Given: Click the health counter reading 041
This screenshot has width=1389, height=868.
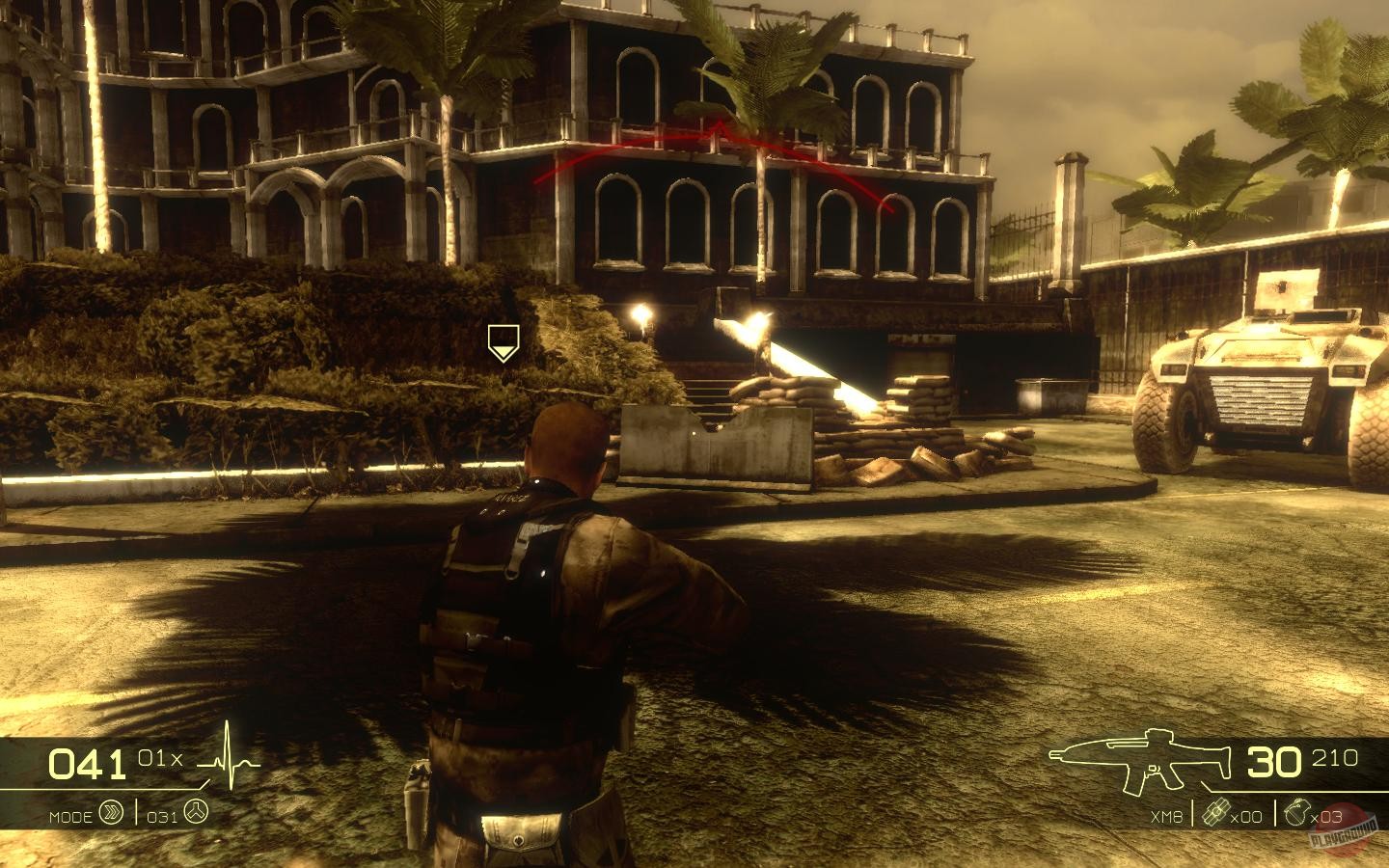Looking at the screenshot, I should 87,764.
